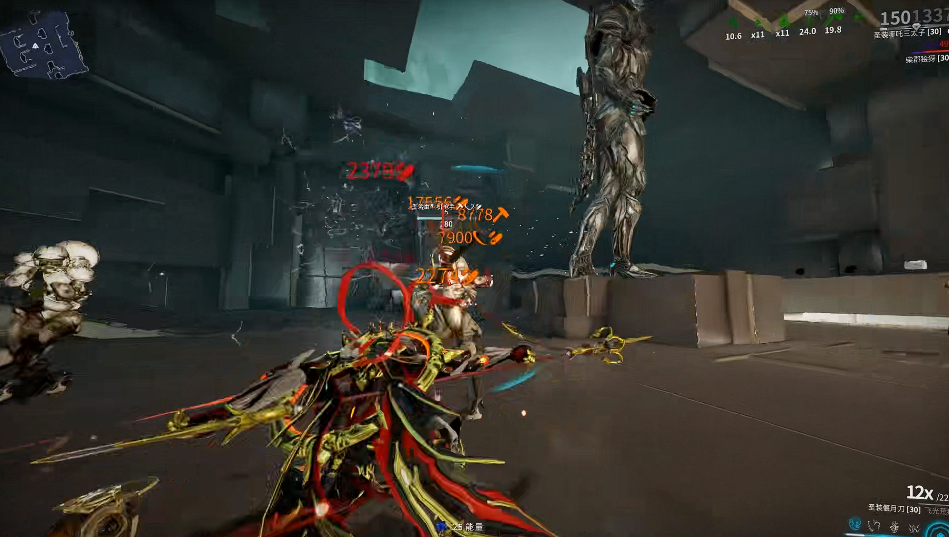Select the green buff icon showing 19.8

click(833, 19)
